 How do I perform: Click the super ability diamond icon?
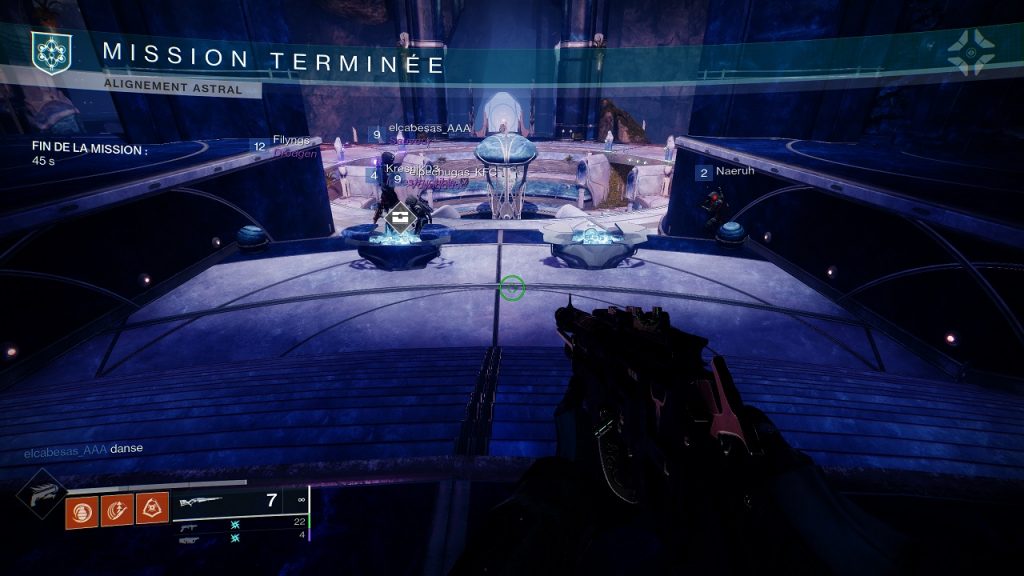42,493
